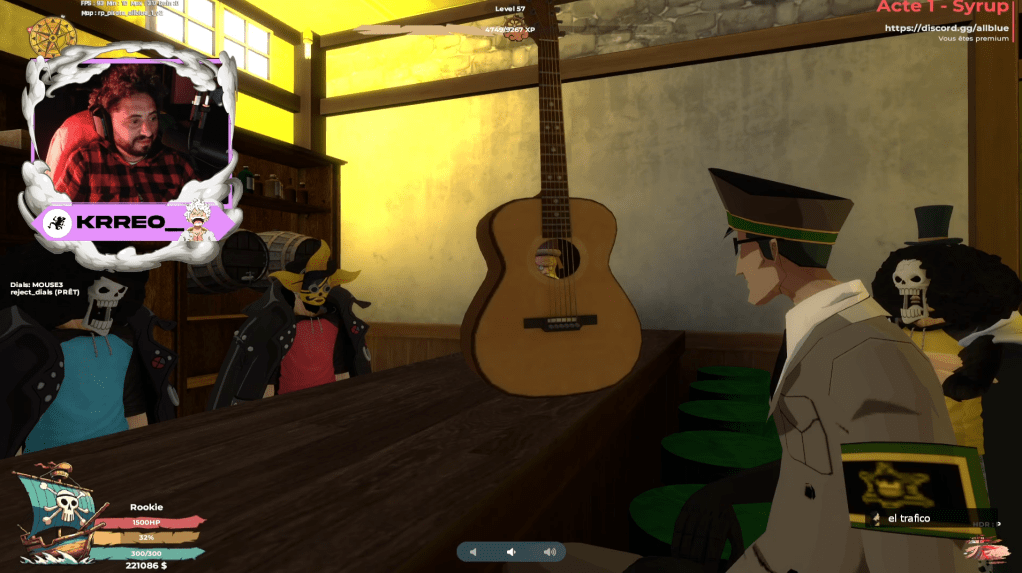Click the low volume speaker icon
The width and height of the screenshot is (1022, 573).
pos(473,552)
